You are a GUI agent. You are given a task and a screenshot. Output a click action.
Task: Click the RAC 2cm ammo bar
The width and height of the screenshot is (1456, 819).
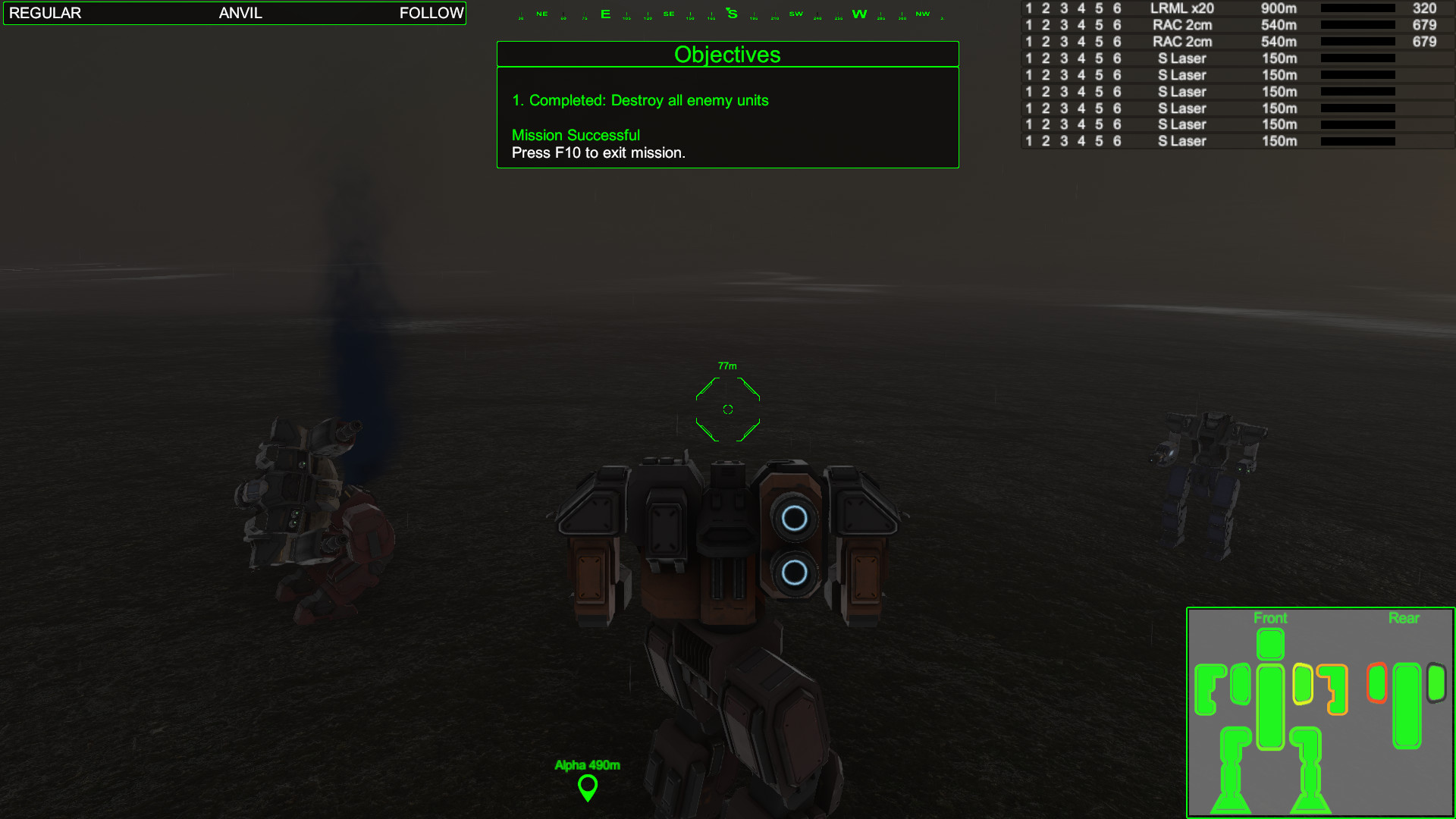(1357, 25)
